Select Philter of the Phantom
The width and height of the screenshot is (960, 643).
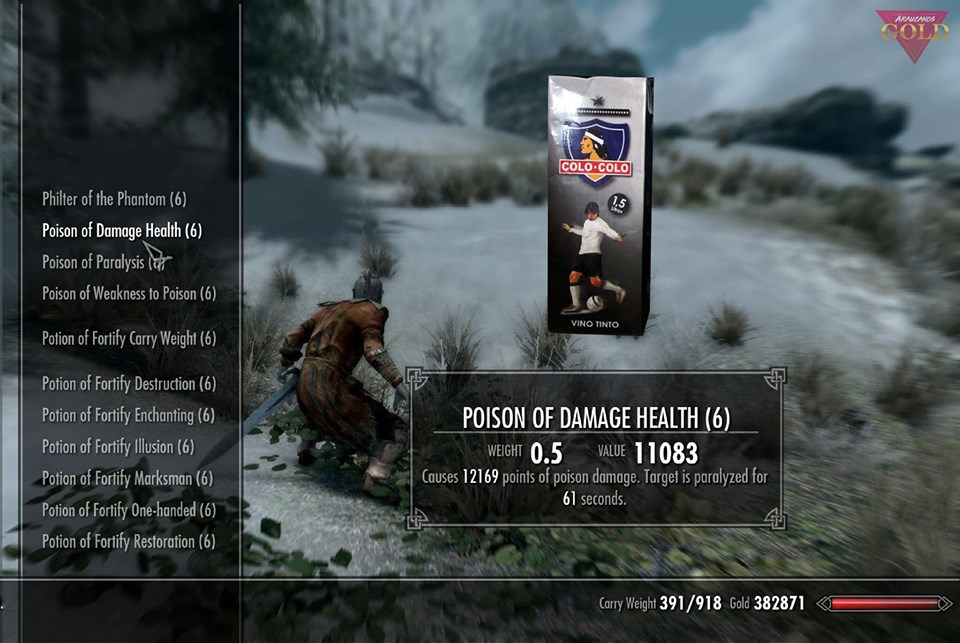pos(114,199)
